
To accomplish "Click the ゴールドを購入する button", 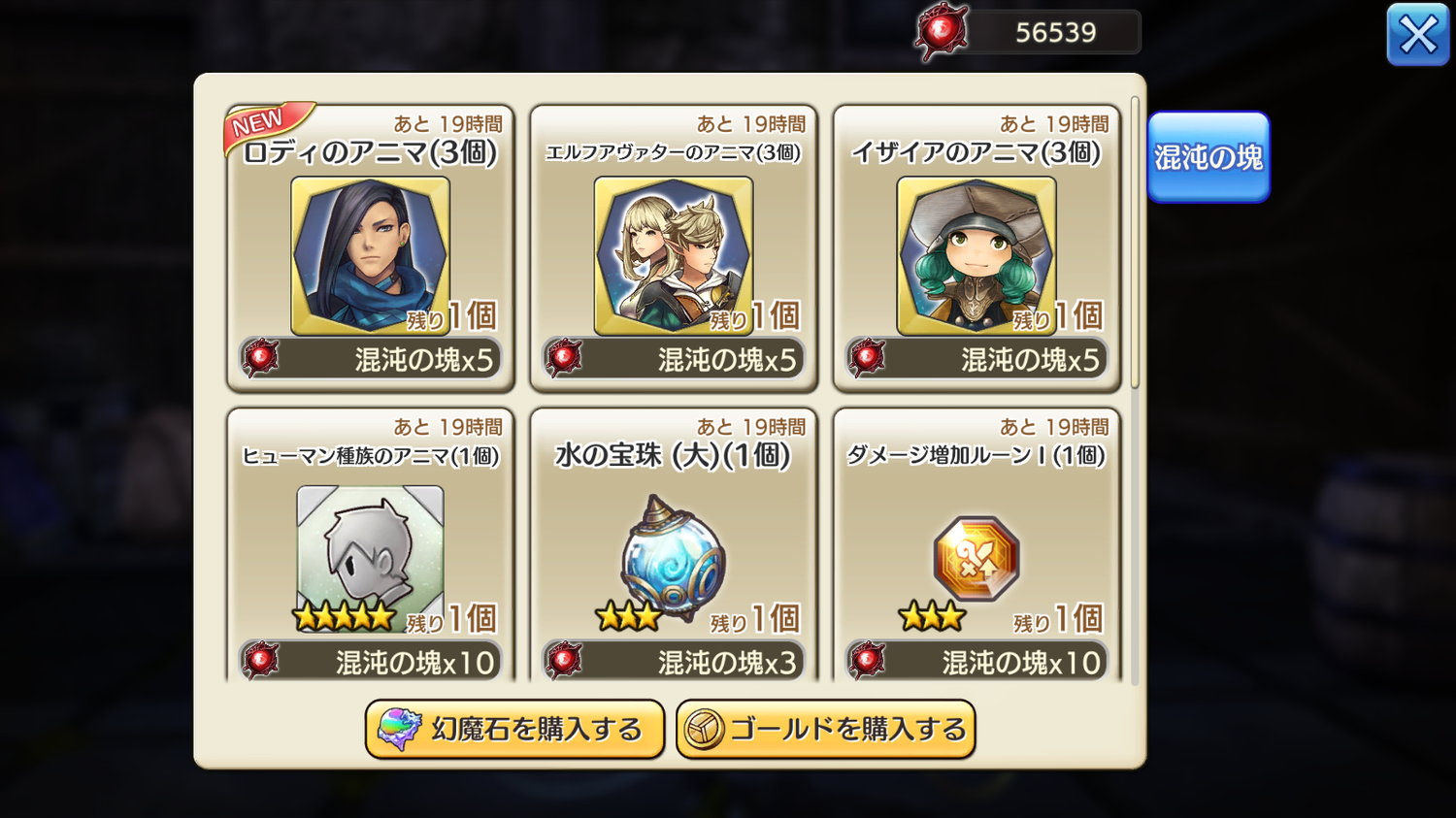I will [x=826, y=729].
